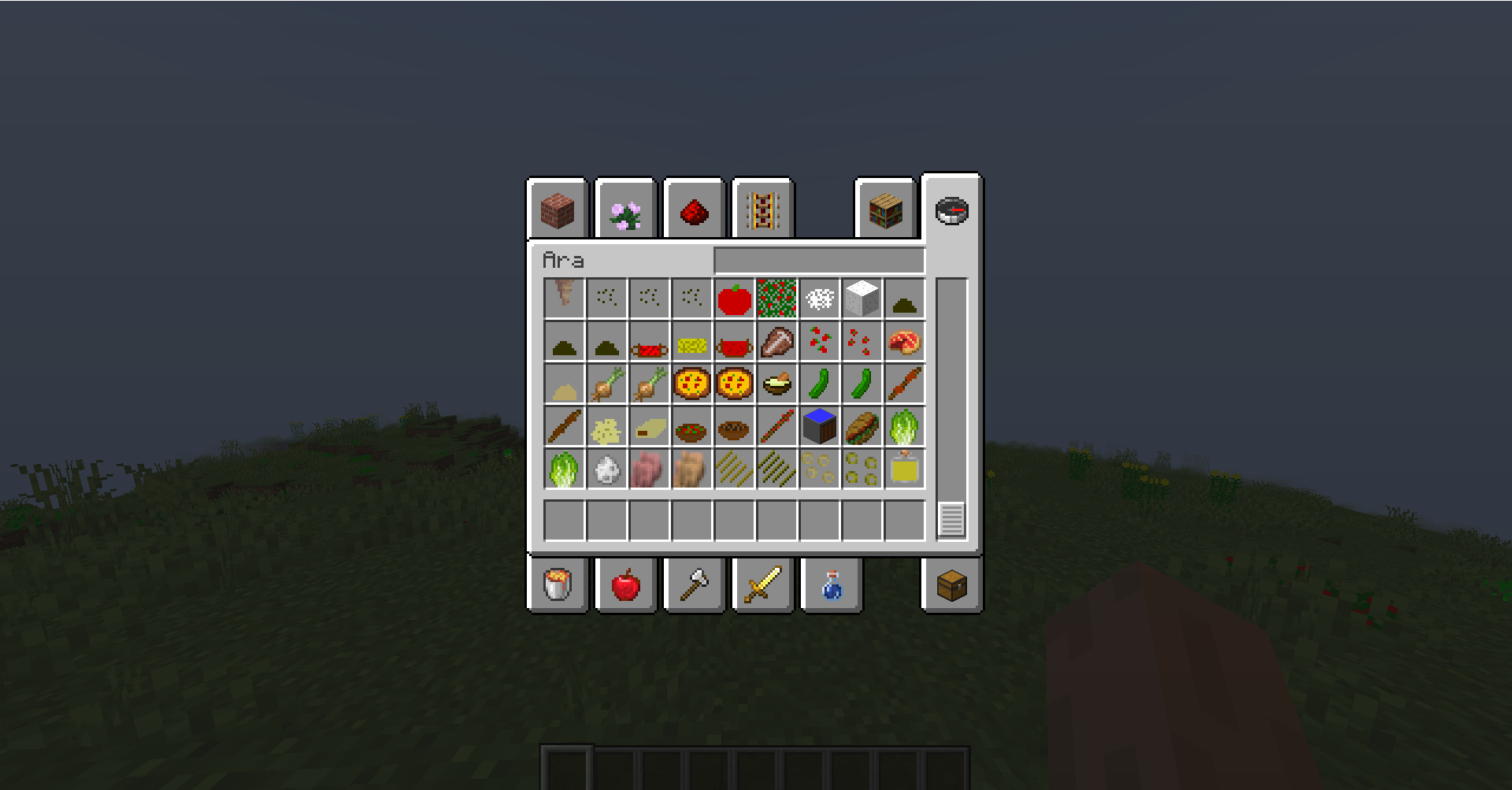Select the lava bucket tab icon
The width and height of the screenshot is (1512, 790).
click(x=557, y=584)
